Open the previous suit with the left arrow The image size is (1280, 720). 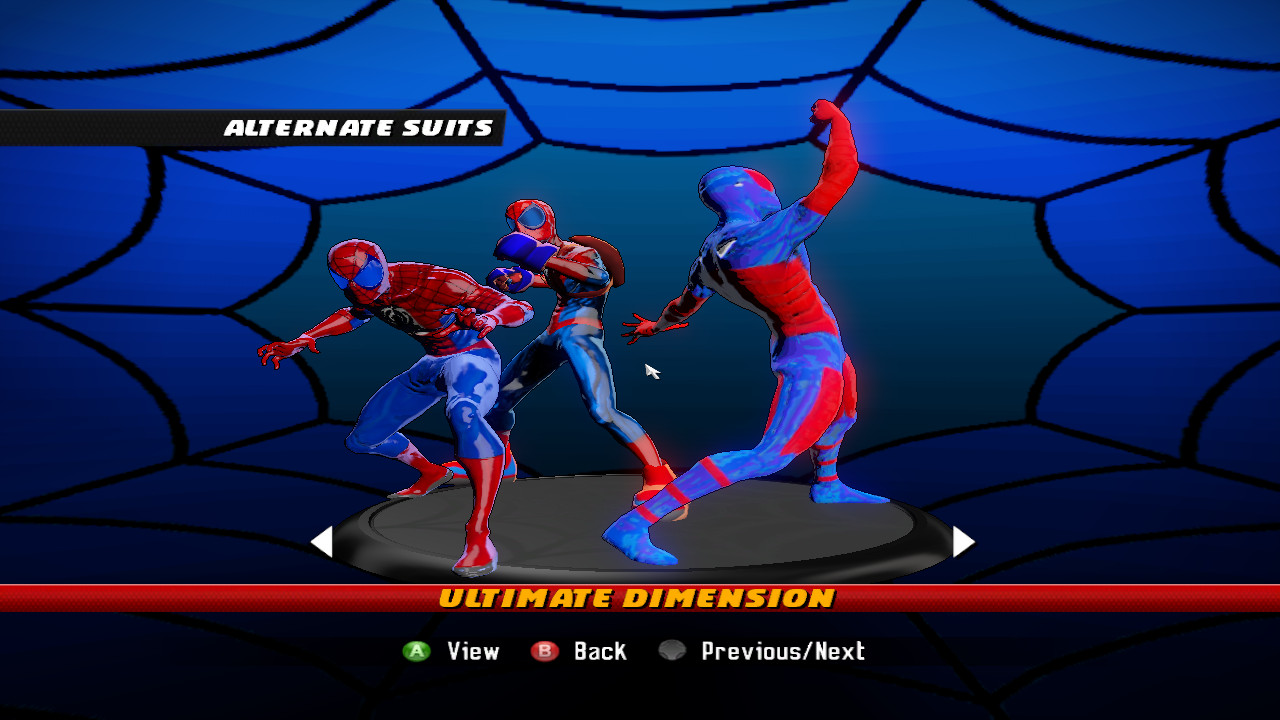pos(323,543)
